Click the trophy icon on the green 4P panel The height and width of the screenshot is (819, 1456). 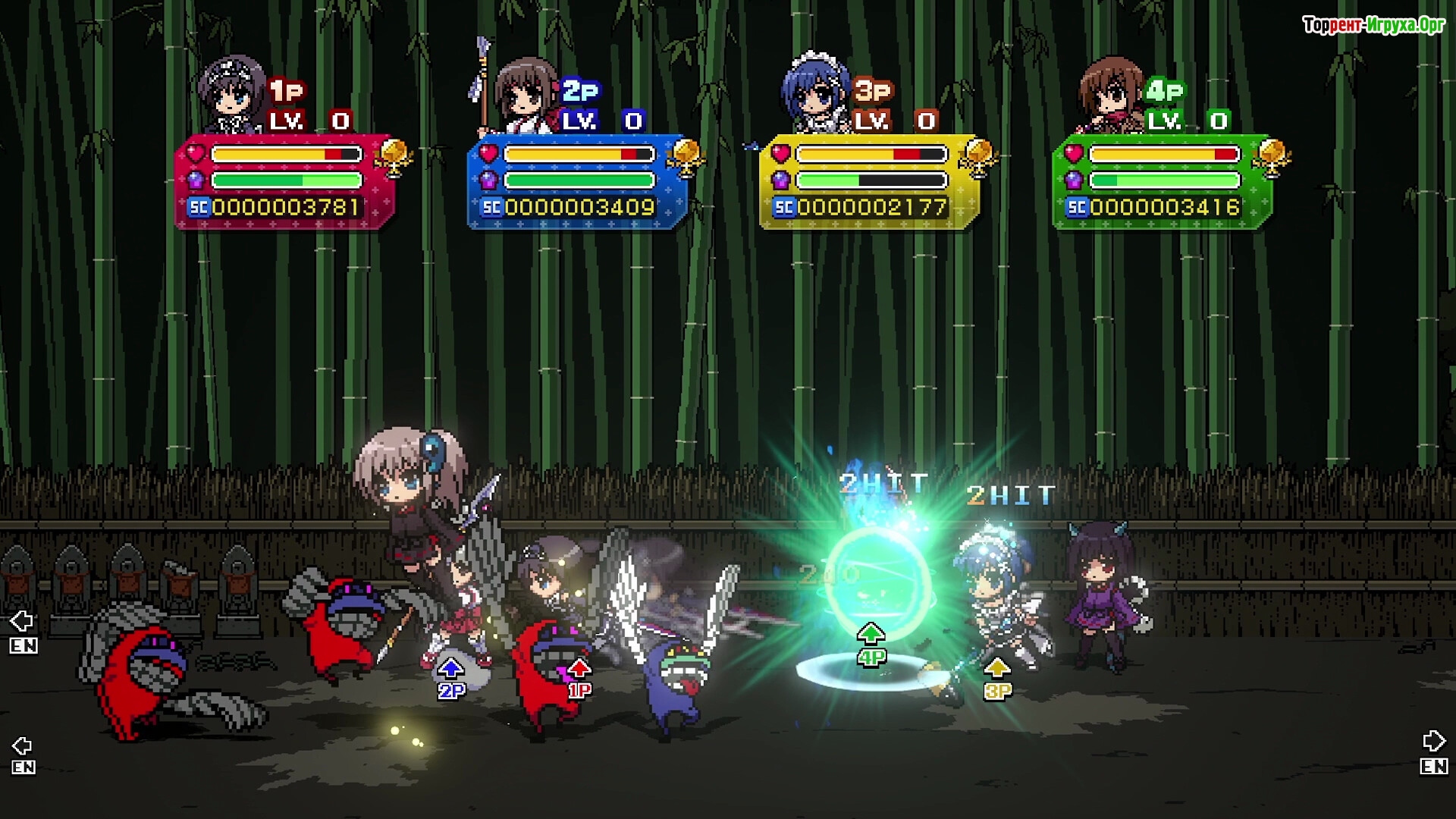click(1272, 156)
